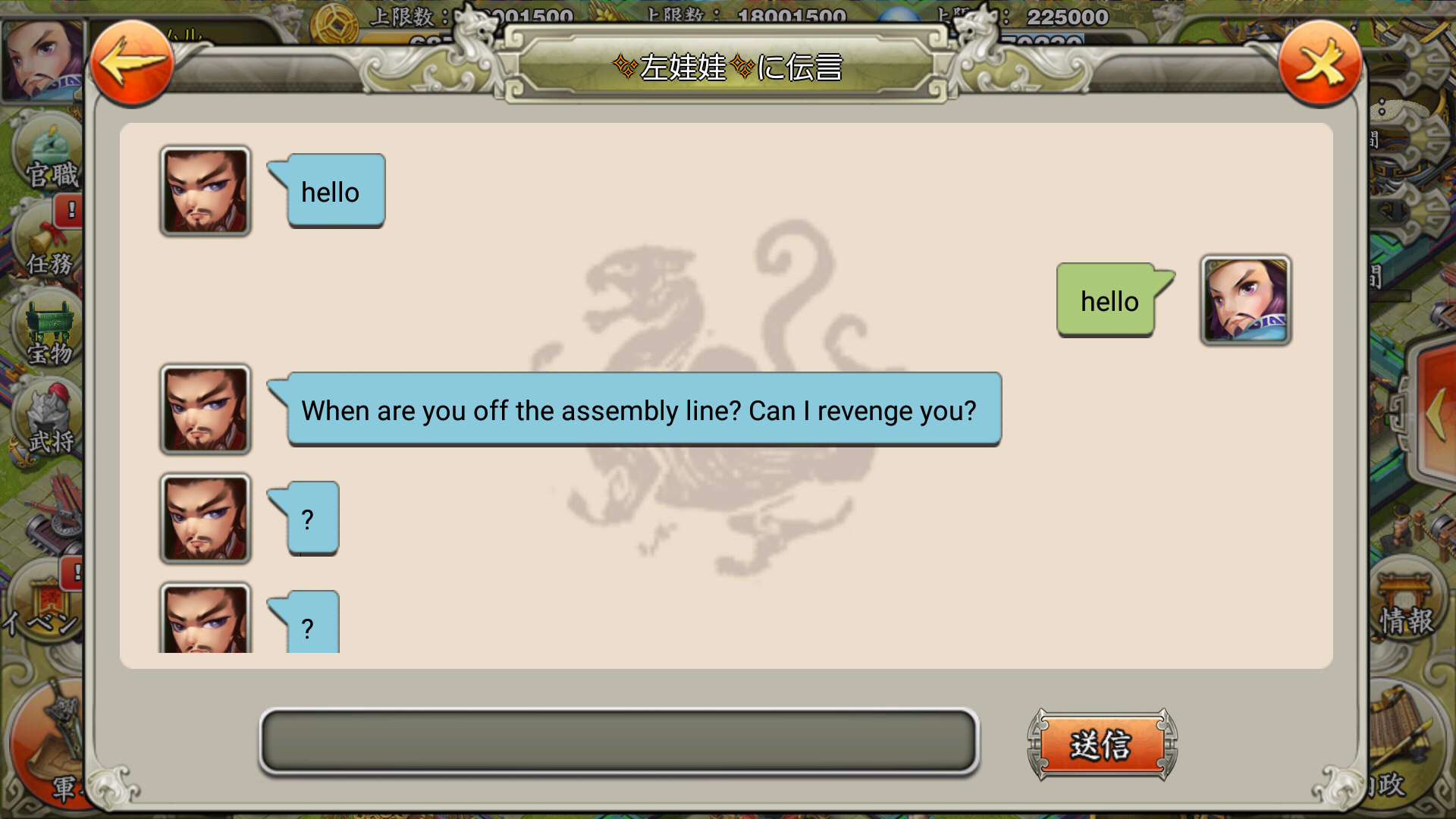Screen dimensions: 1456x819
Task: Click sender's avatar beside first hello
Action: pos(205,191)
